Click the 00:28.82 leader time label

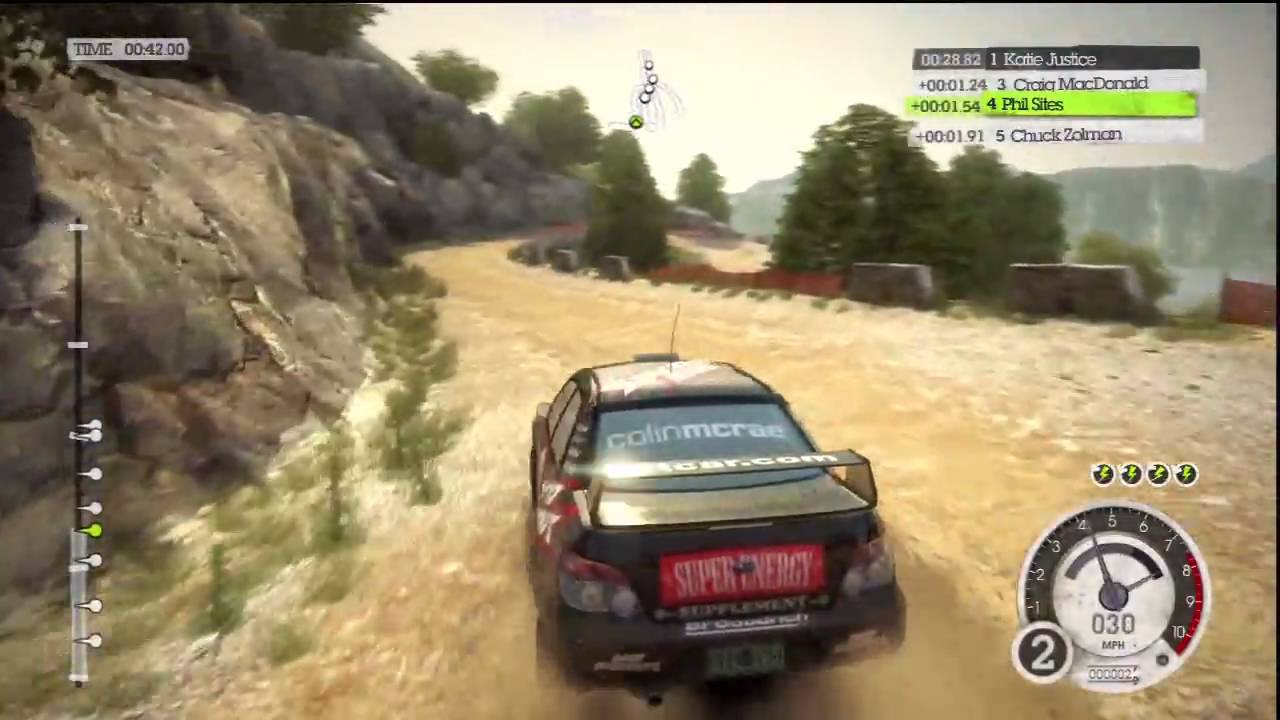[949, 59]
